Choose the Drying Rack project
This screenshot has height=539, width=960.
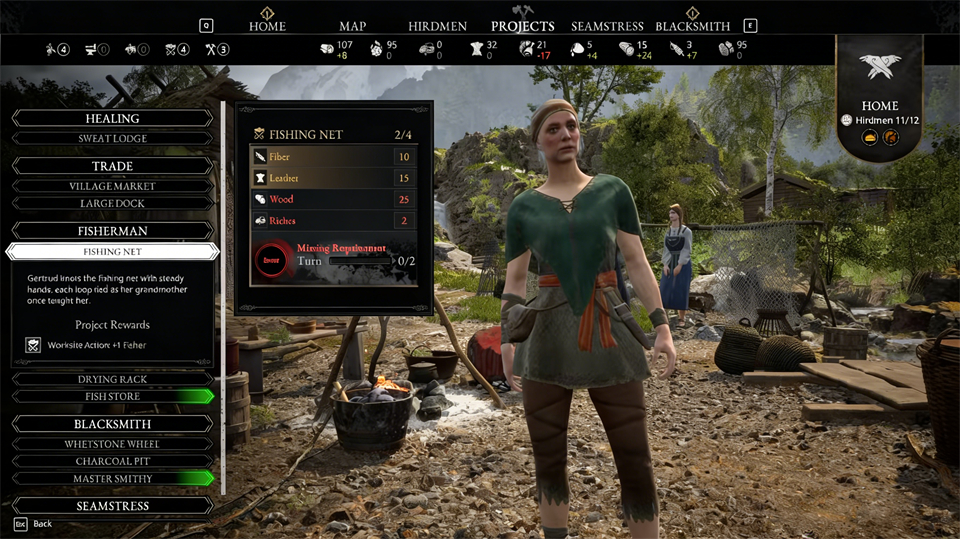click(x=112, y=380)
